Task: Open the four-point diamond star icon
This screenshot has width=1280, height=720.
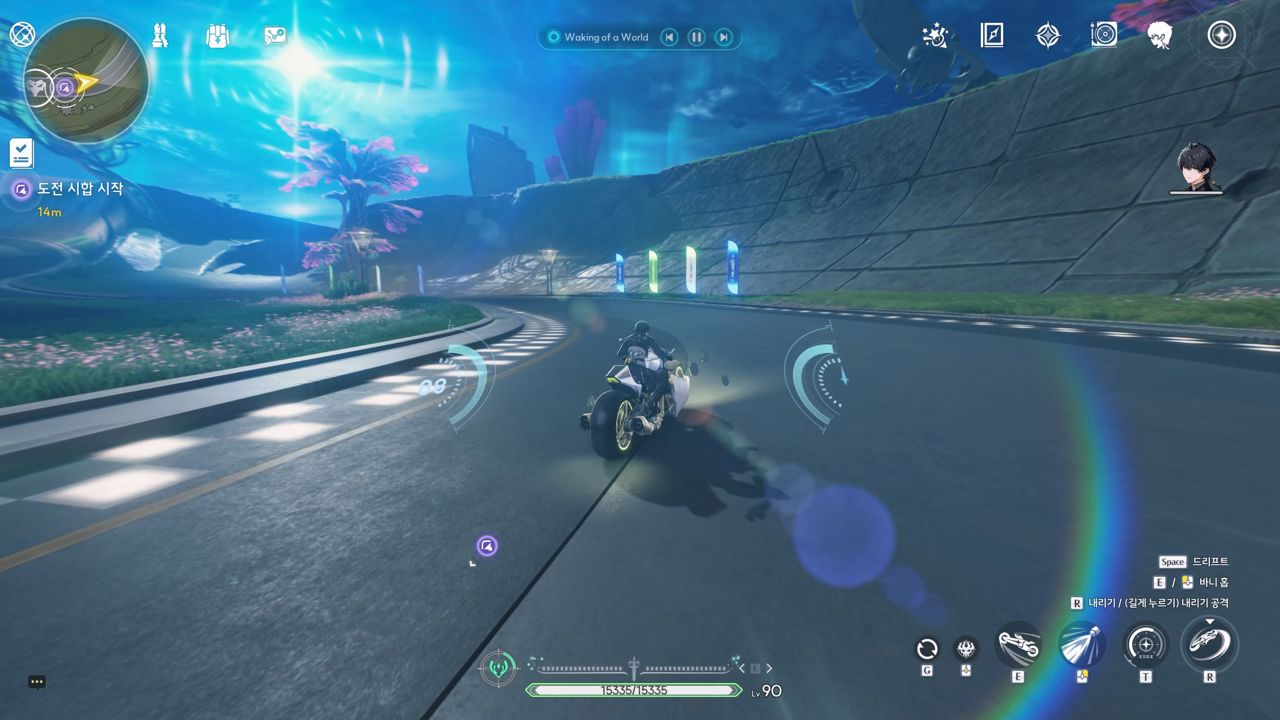Action: (1047, 36)
